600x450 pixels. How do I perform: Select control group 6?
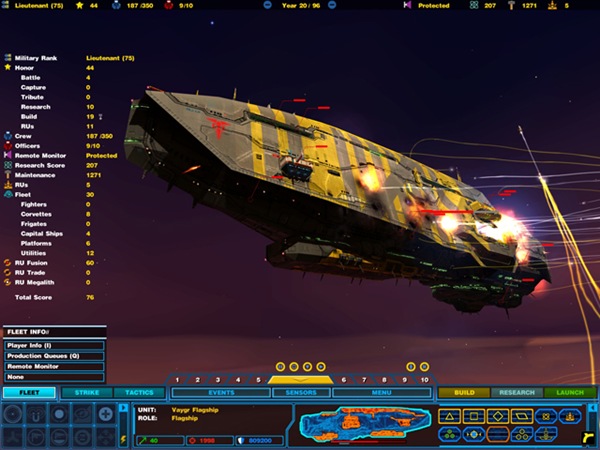tap(342, 380)
